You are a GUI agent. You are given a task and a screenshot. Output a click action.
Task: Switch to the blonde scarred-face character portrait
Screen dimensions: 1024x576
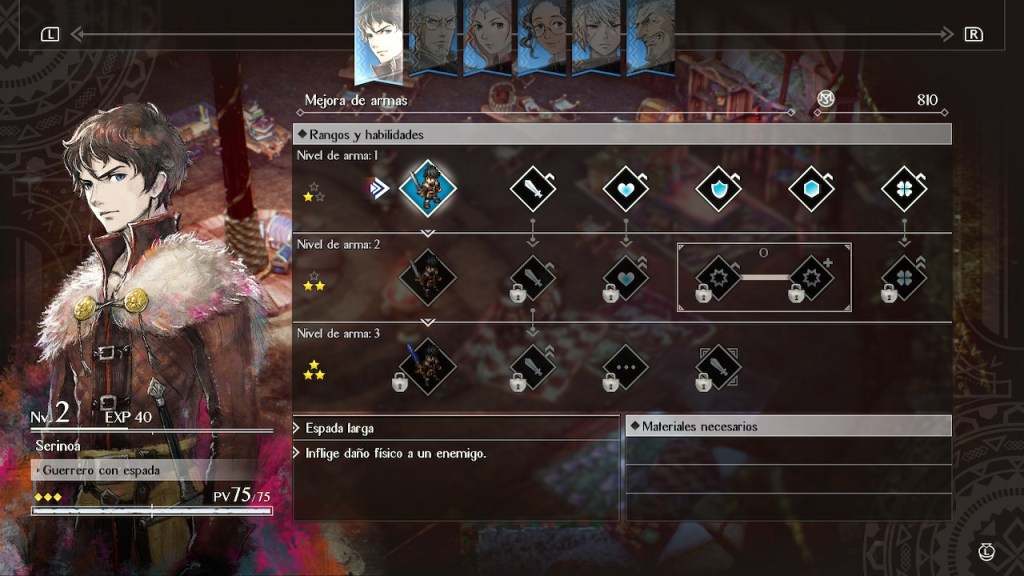(x=596, y=37)
